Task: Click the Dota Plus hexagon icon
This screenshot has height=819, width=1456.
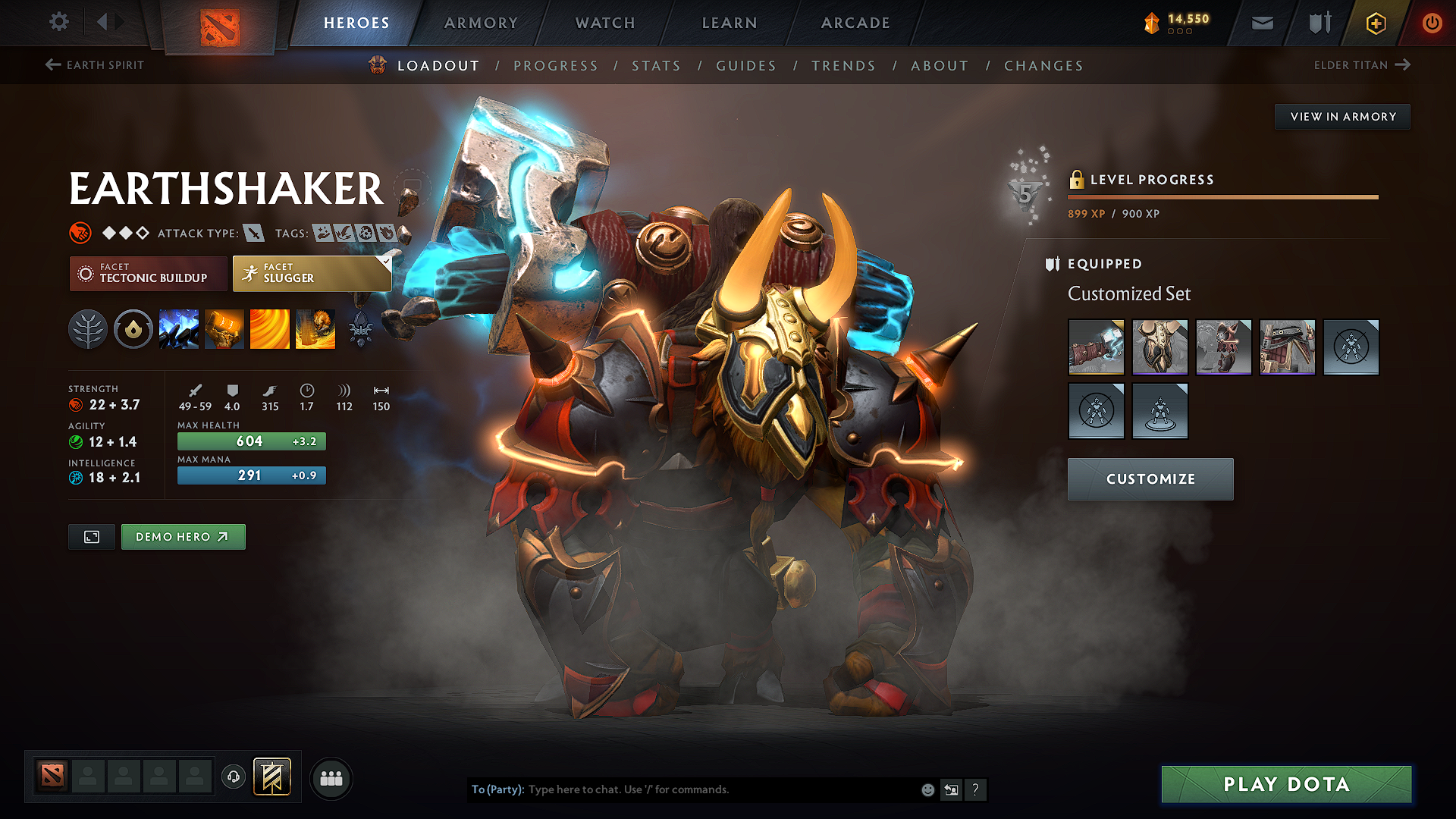Action: 1375,24
